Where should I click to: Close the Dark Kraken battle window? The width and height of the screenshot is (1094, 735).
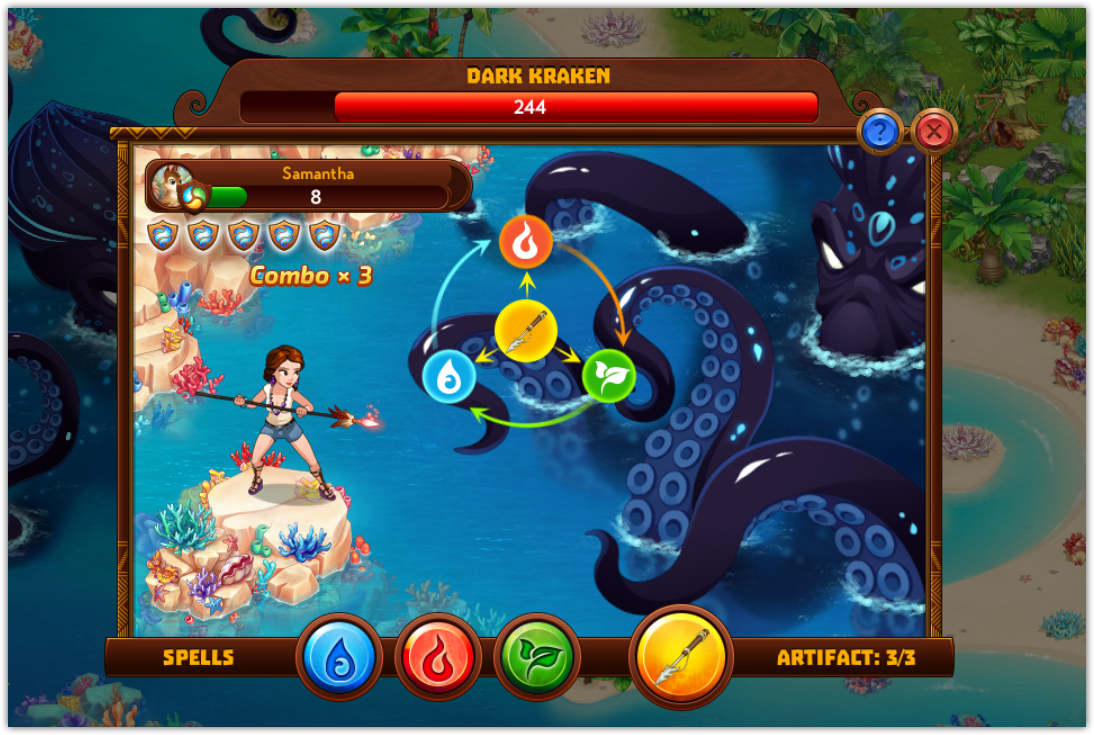[x=934, y=131]
